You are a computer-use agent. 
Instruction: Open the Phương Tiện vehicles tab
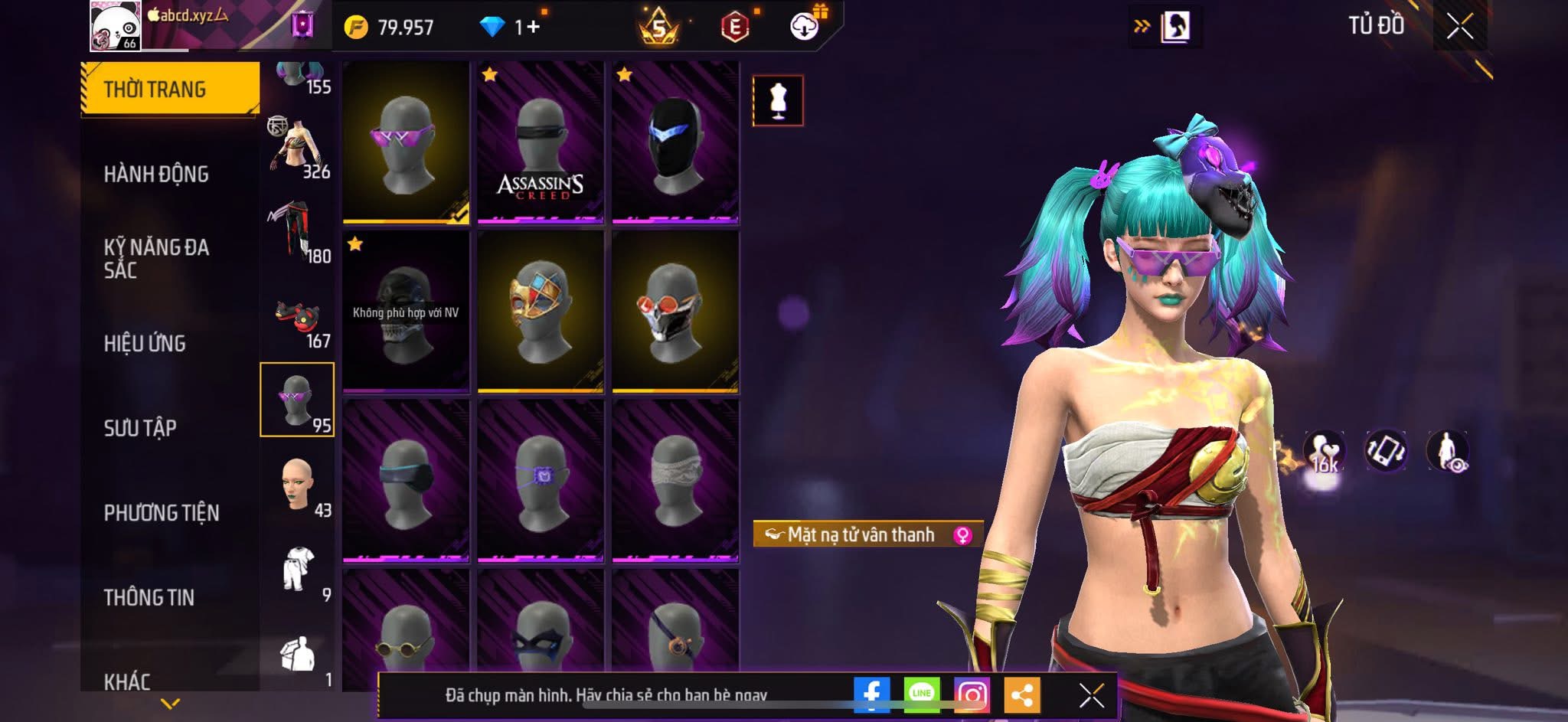tap(162, 512)
